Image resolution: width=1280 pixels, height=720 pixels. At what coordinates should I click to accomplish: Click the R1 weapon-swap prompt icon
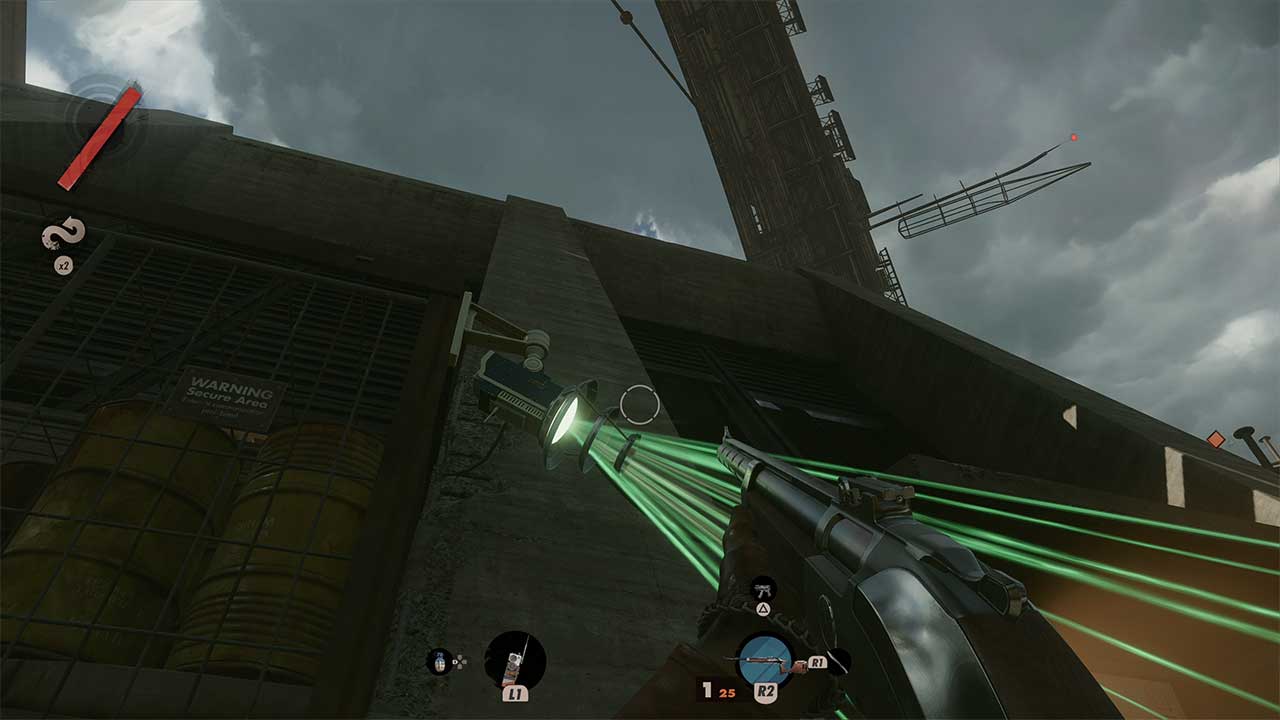[x=818, y=663]
